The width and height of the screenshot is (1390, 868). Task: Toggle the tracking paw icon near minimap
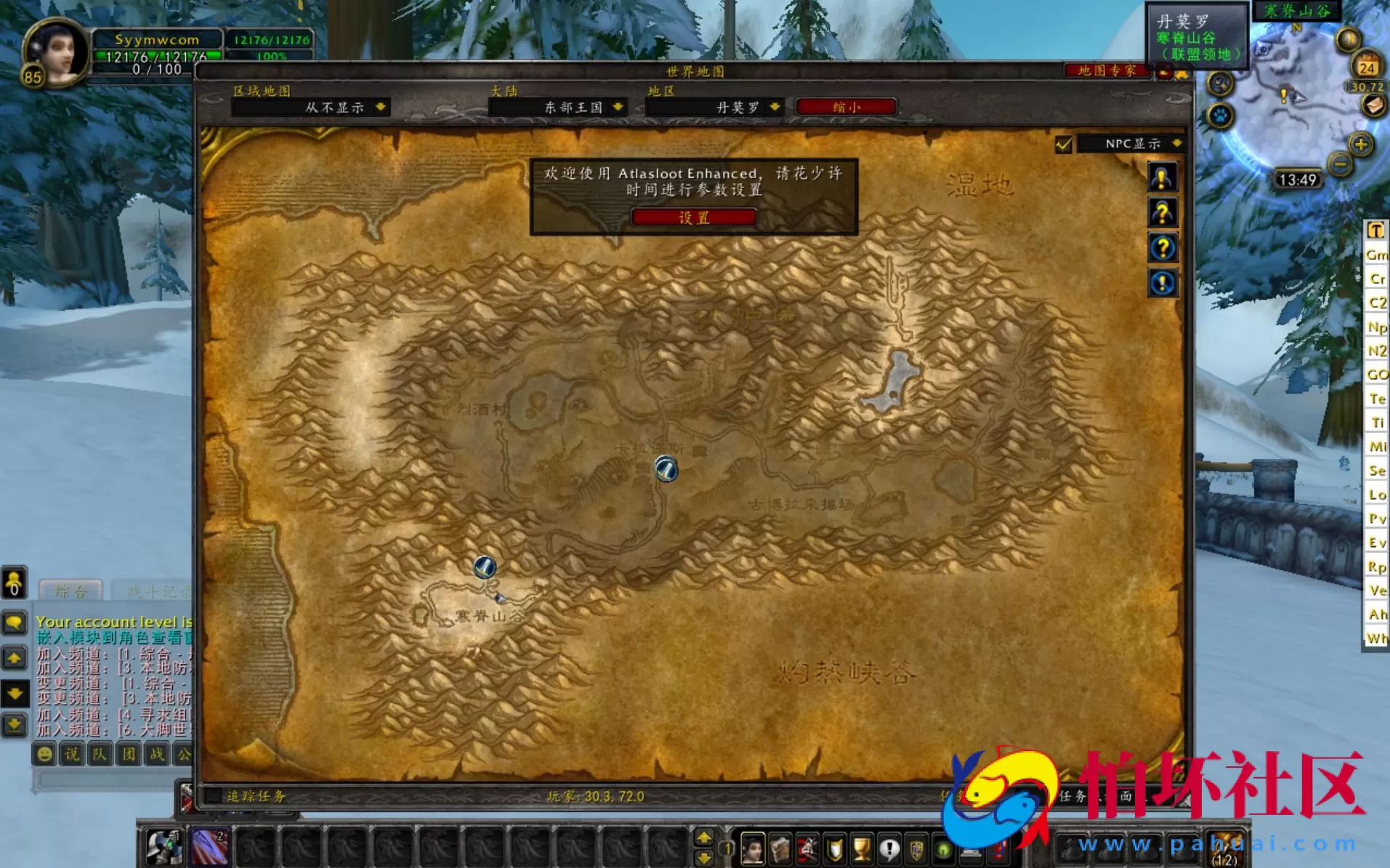[1221, 116]
